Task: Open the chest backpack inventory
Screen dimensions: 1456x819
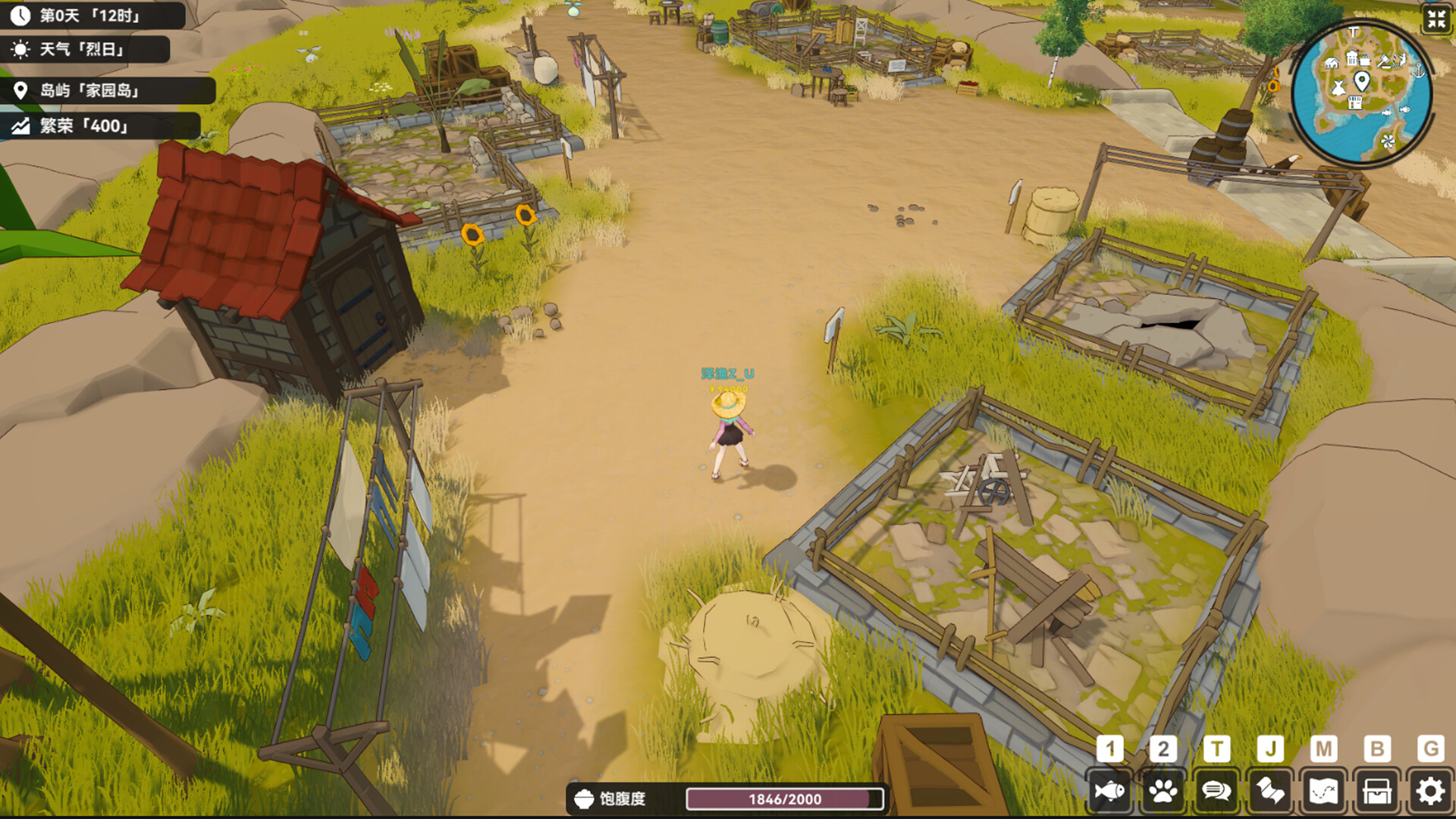Action: coord(1377,792)
